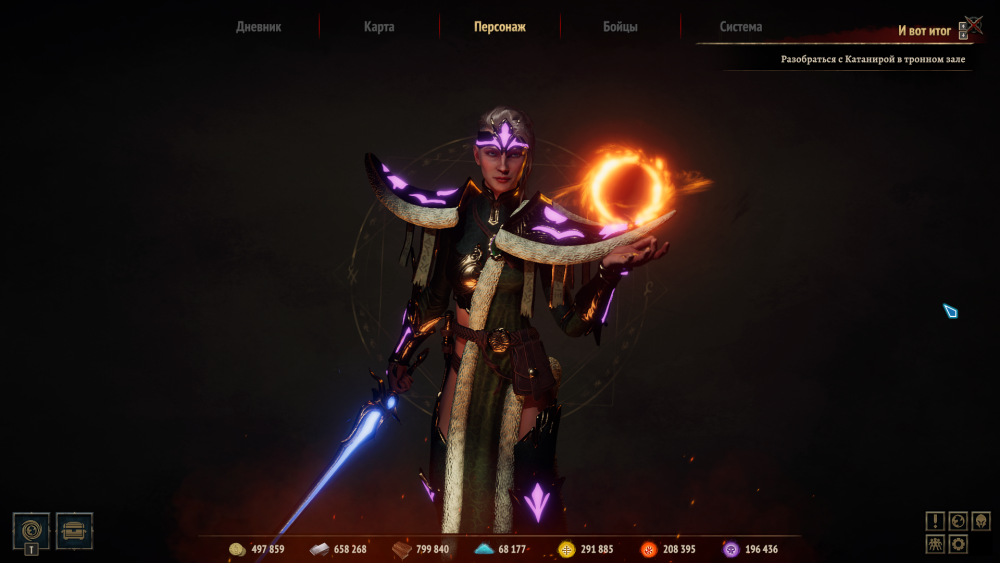The height and width of the screenshot is (563, 1000).
Task: Switch to the Карта (Map) tab
Action: 379,27
